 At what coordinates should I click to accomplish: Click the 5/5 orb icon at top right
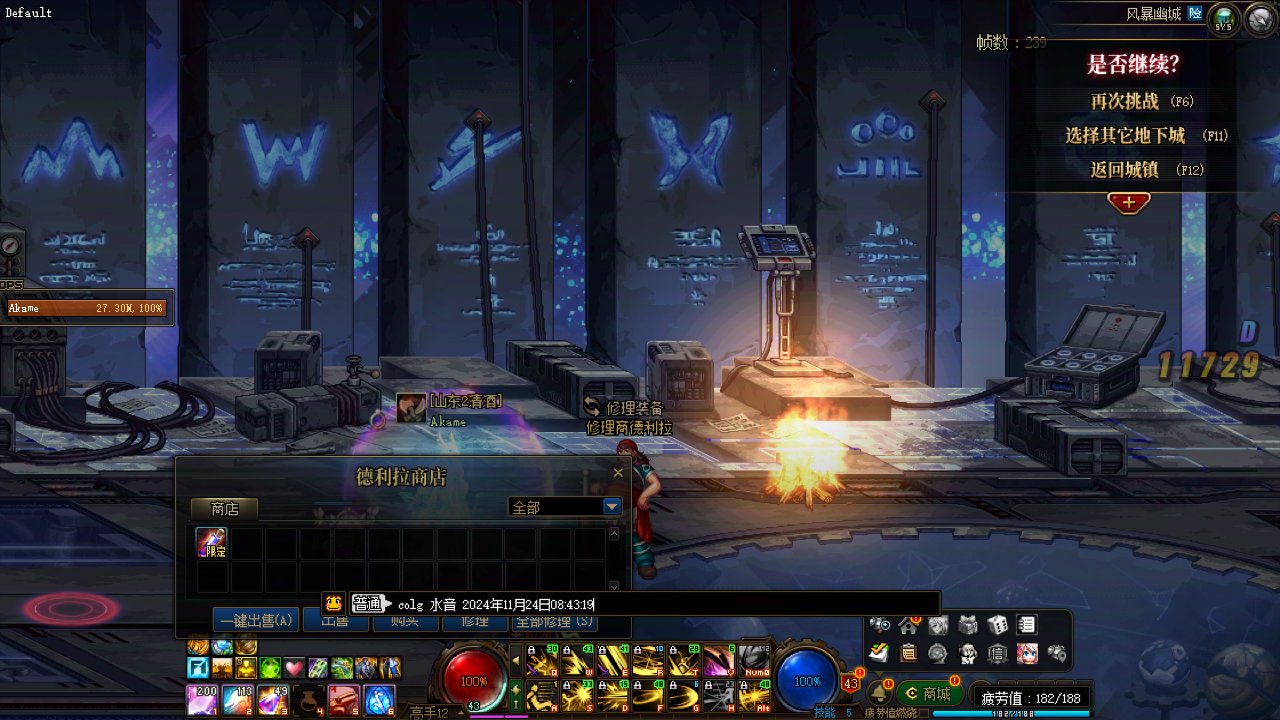(1224, 19)
